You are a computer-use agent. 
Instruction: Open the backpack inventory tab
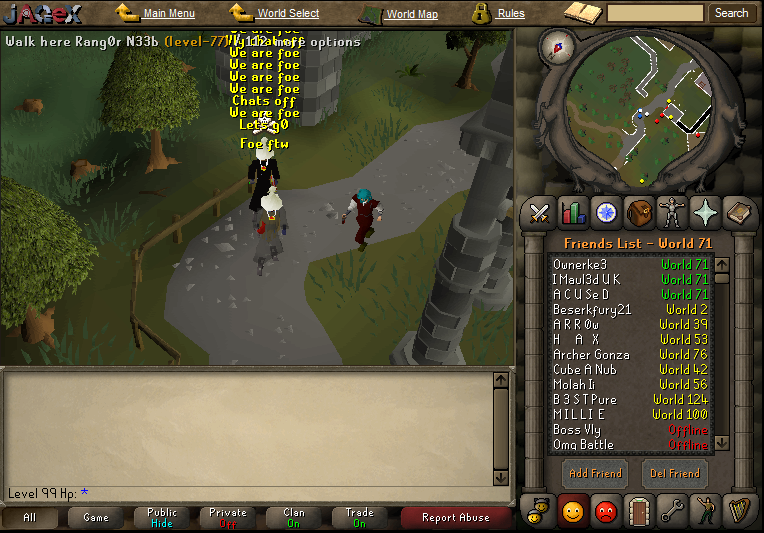[639, 212]
